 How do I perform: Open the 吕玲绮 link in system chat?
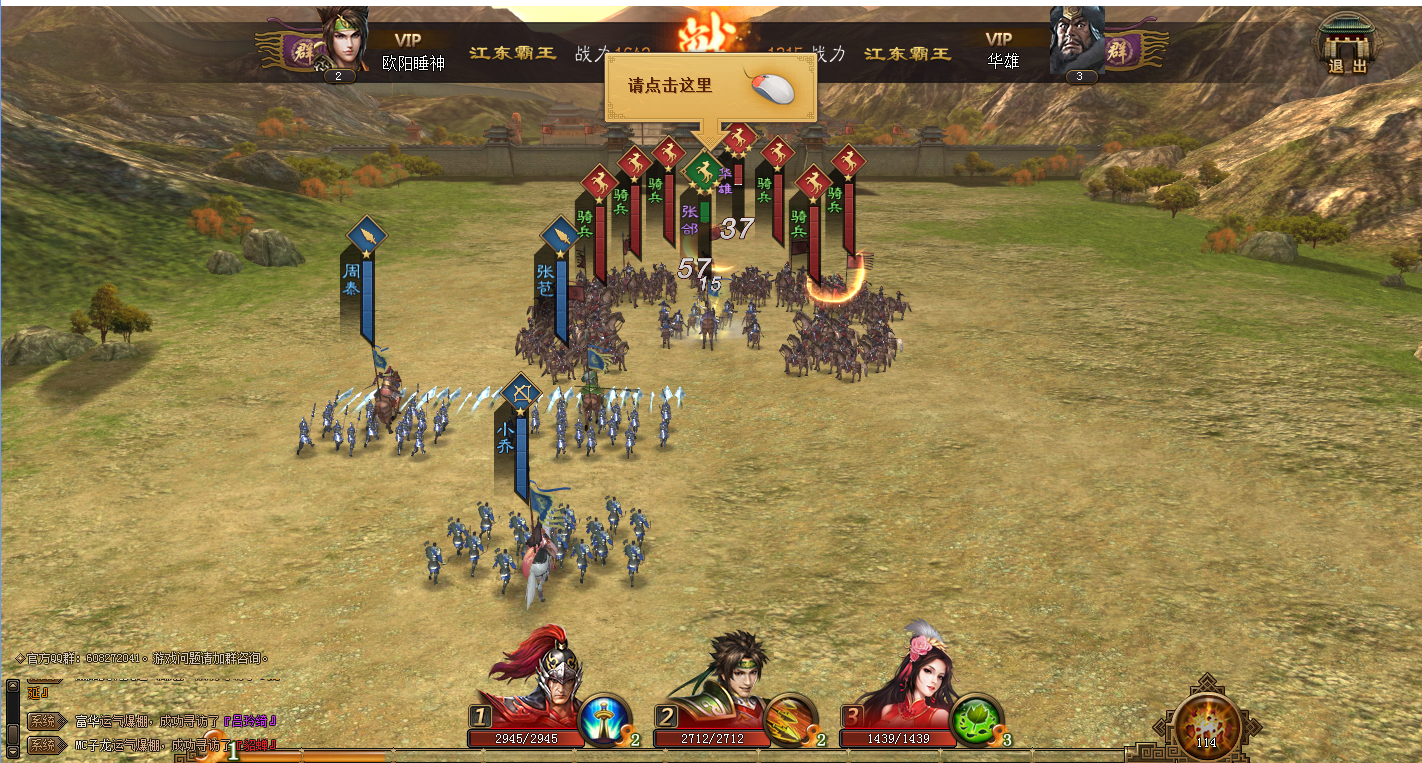click(249, 720)
